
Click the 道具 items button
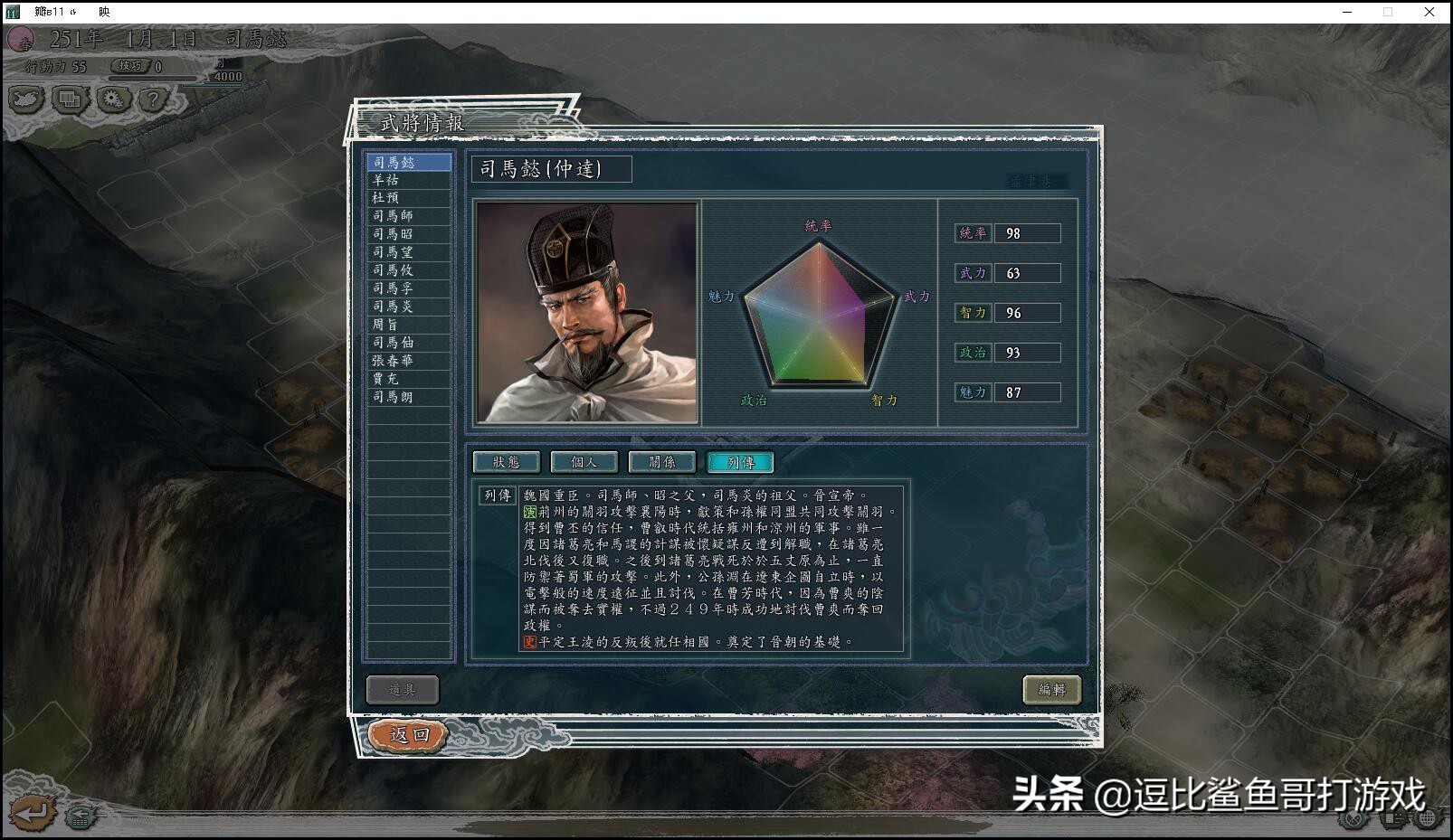point(401,689)
